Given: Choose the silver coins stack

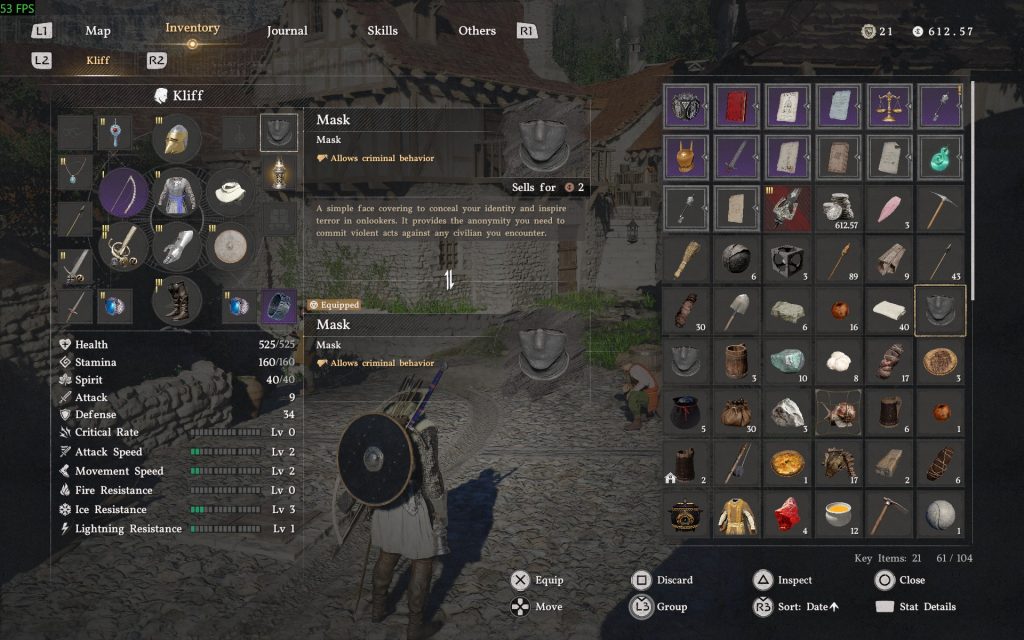Looking at the screenshot, I should click(x=838, y=208).
